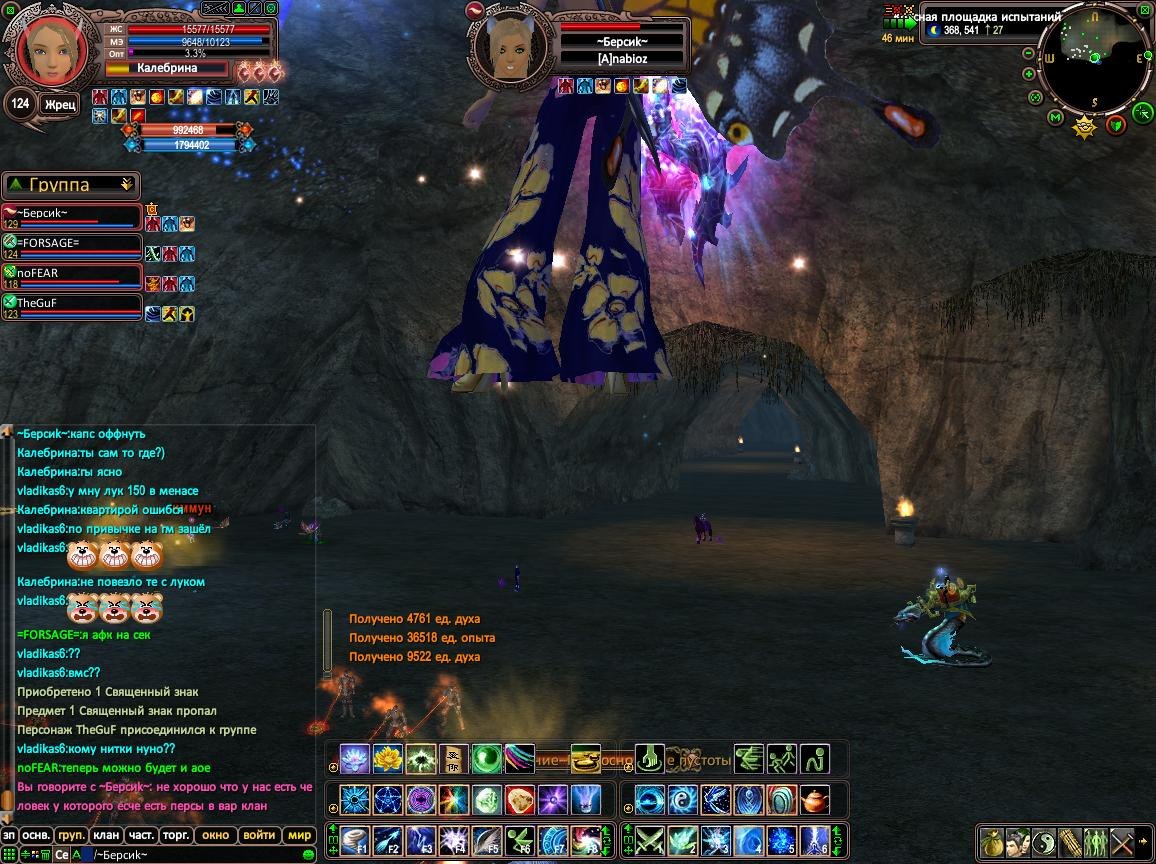Activate the crossed swords skill slot
The width and height of the screenshot is (1156, 864).
(x=650, y=839)
